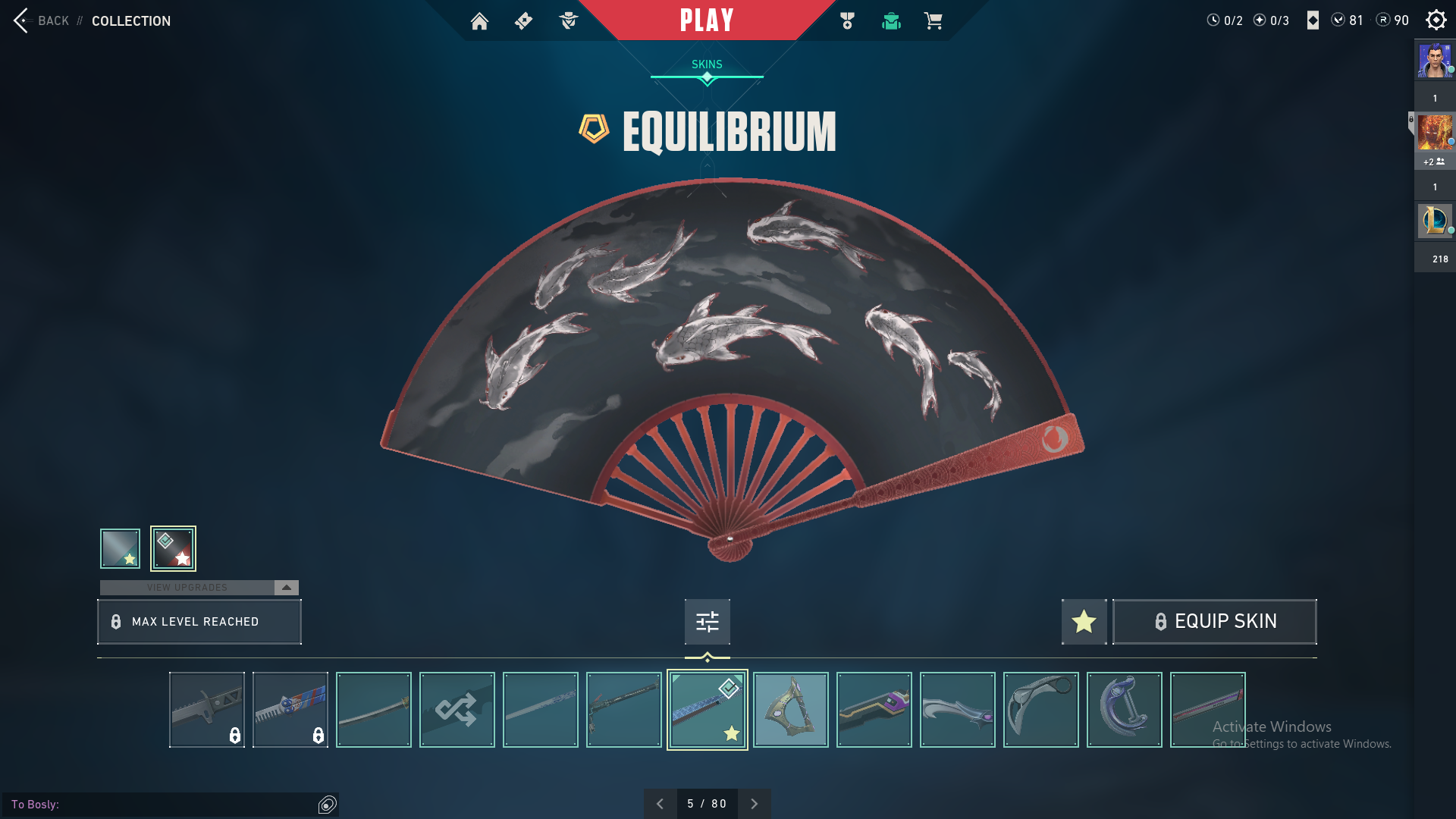Choose the karambit knife skin thumbnail
1456x819 pixels.
pos(1040,710)
